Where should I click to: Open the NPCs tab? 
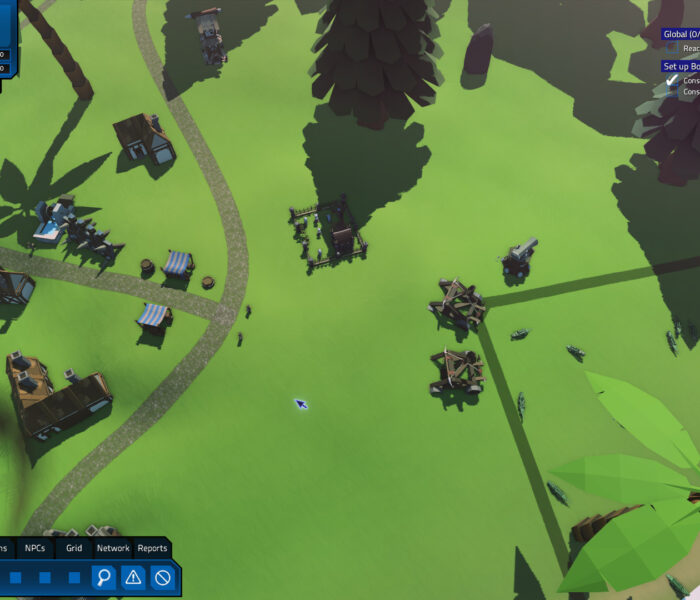[x=35, y=548]
